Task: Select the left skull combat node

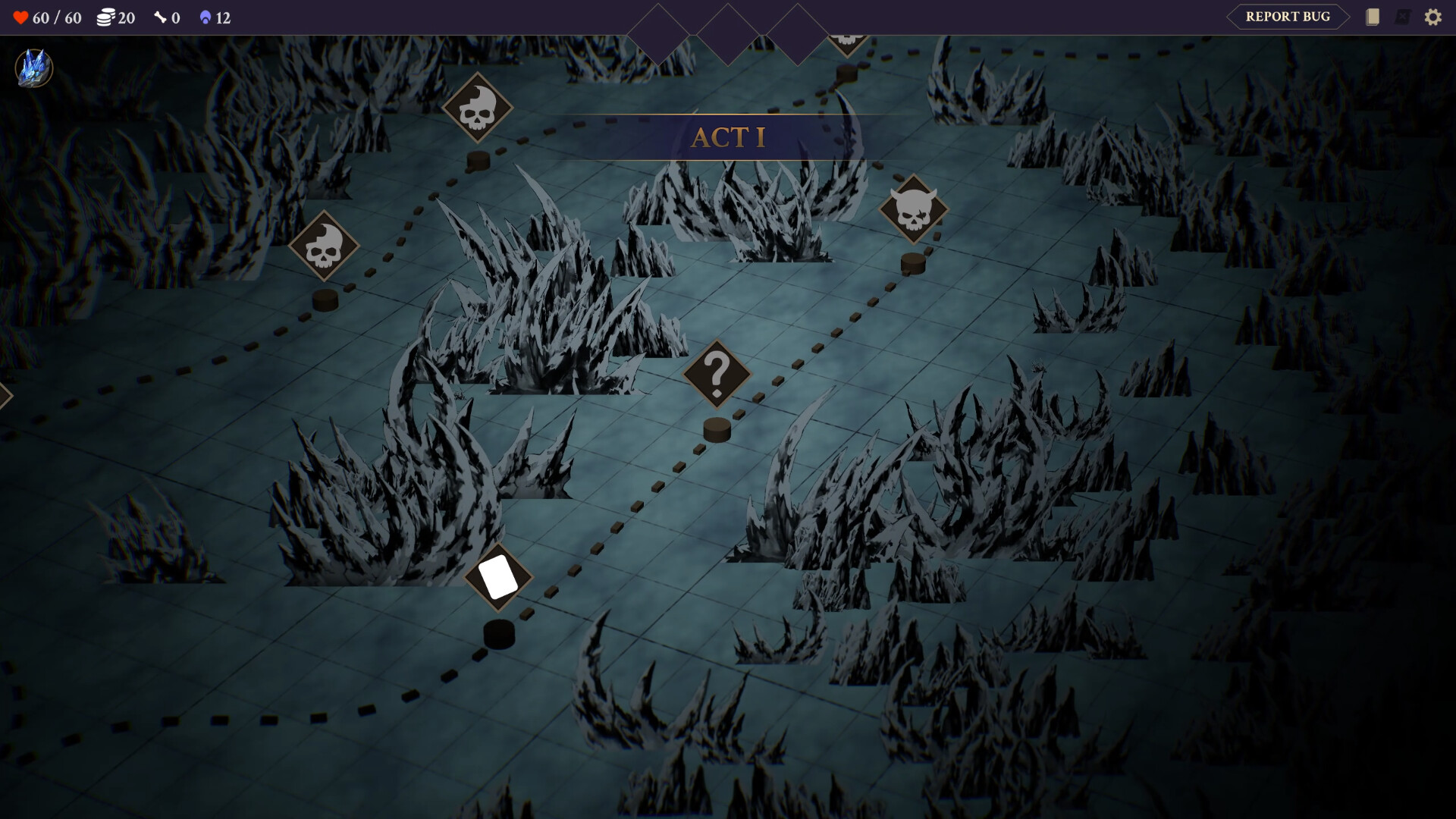Action: (326, 245)
